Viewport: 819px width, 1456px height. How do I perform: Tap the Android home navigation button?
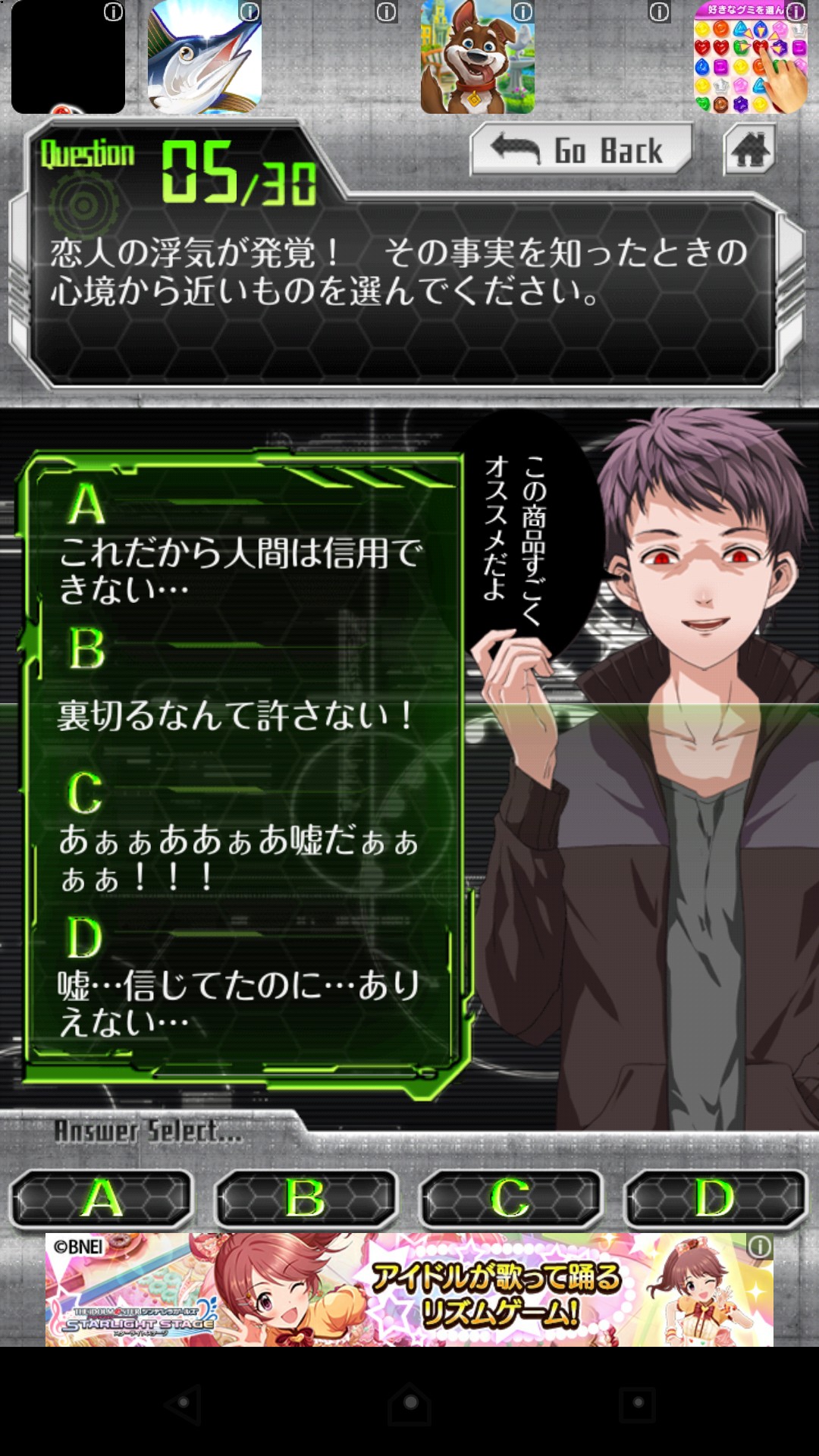point(409,1404)
